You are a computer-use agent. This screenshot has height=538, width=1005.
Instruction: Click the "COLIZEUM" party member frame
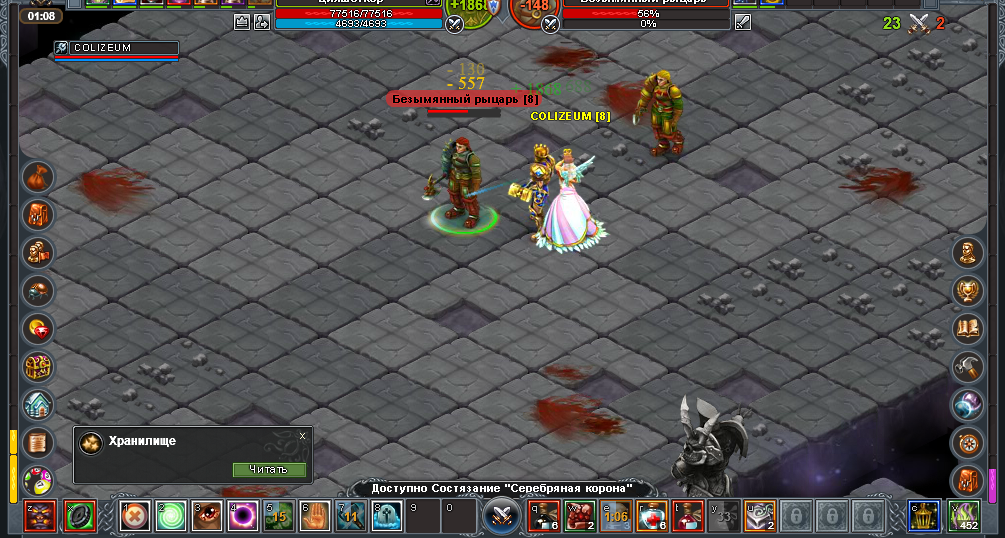116,48
